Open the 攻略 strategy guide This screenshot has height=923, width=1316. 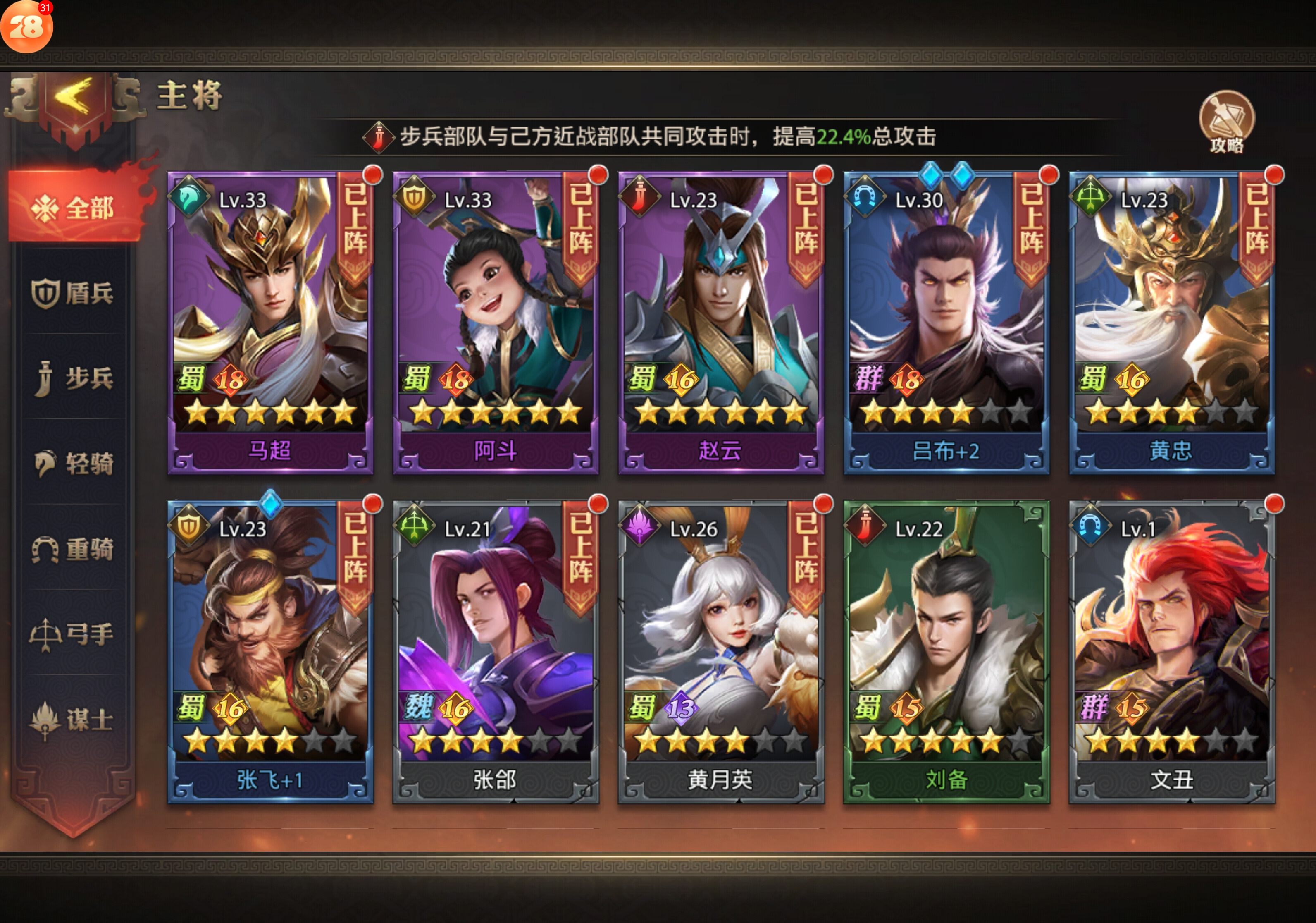click(1227, 122)
